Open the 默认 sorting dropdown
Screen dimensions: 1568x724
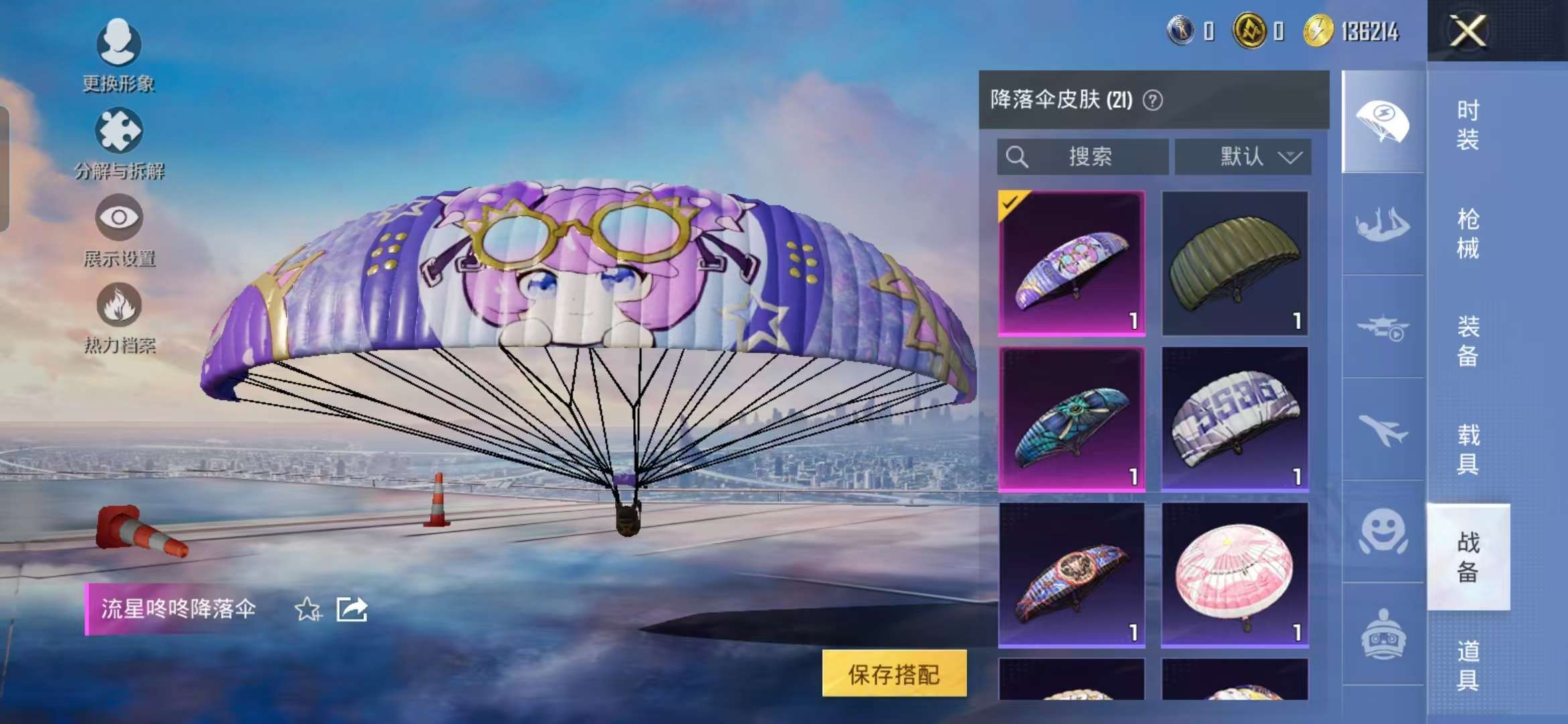(x=1243, y=157)
